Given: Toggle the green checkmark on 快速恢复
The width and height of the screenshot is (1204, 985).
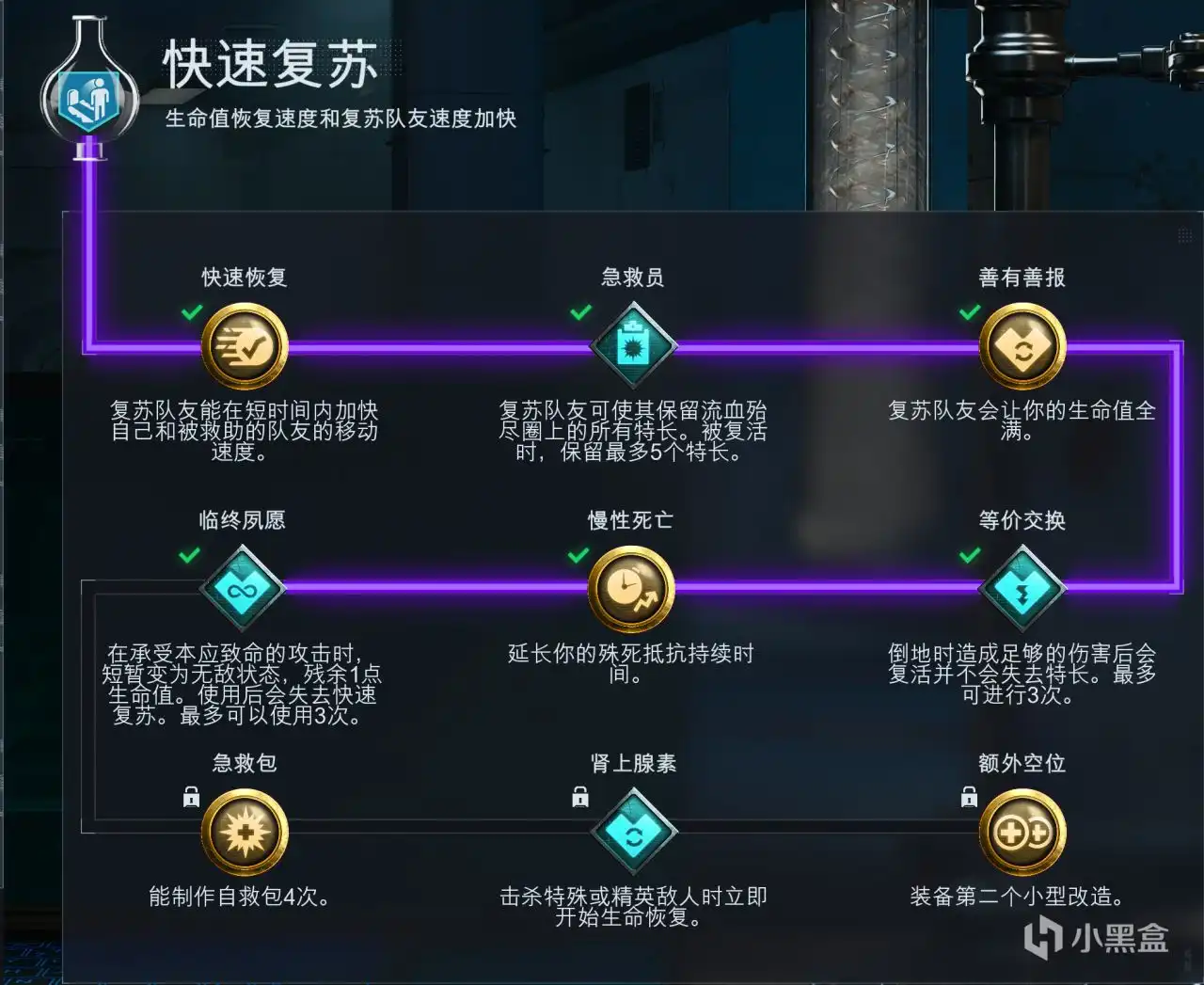Looking at the screenshot, I should click(192, 311).
